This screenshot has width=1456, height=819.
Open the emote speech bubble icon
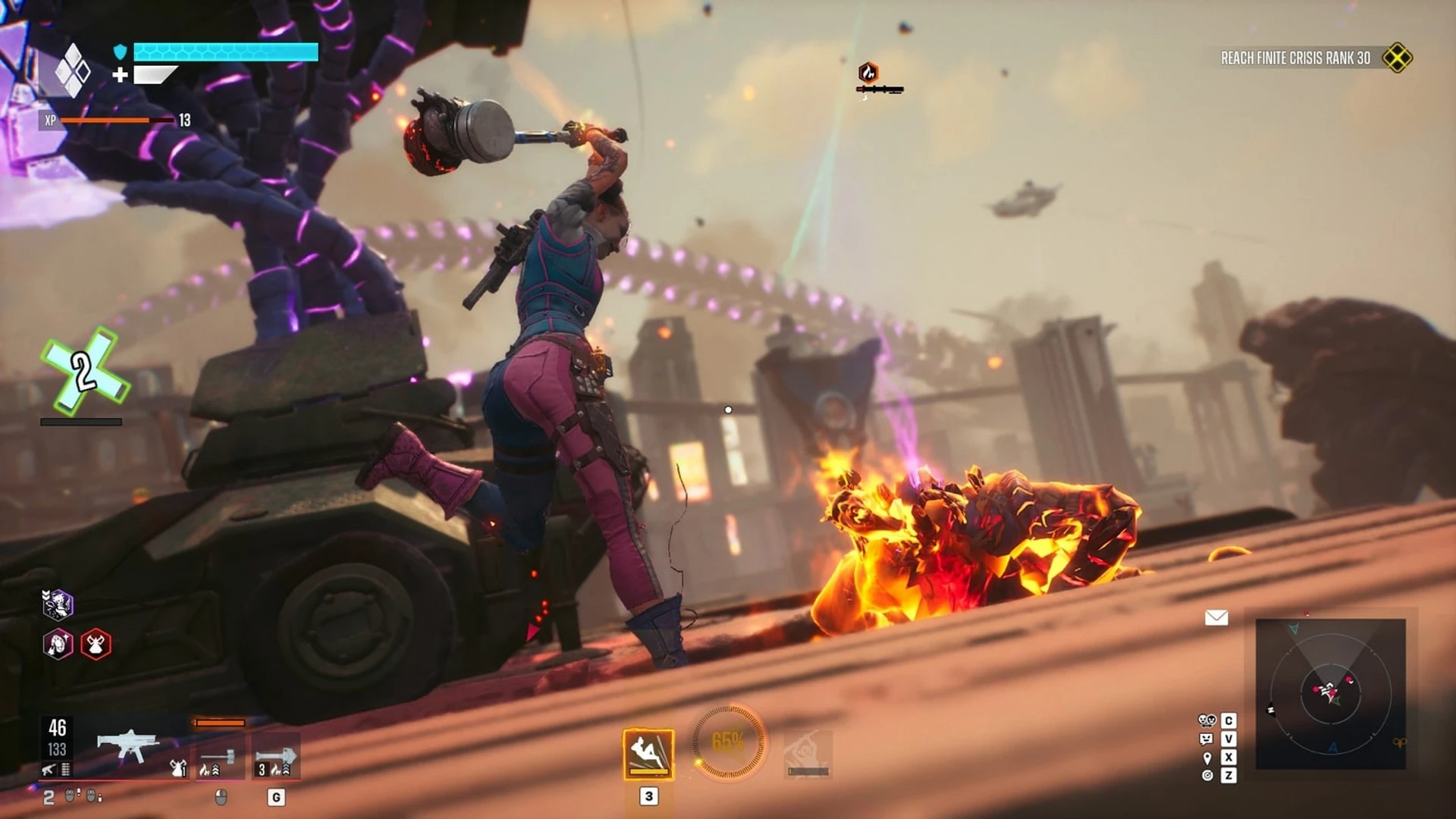1207,739
